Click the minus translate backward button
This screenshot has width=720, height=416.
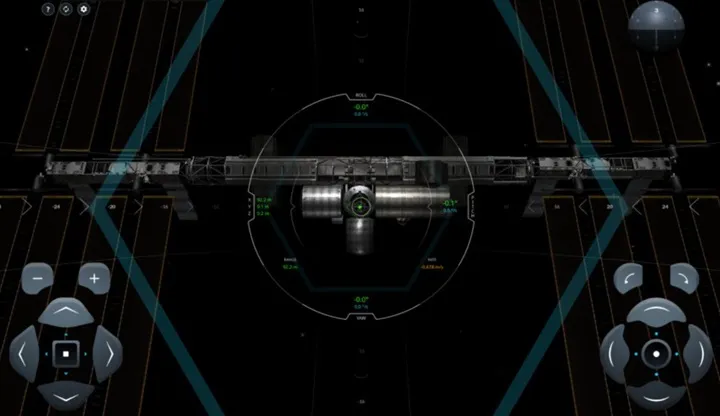pos(37,278)
